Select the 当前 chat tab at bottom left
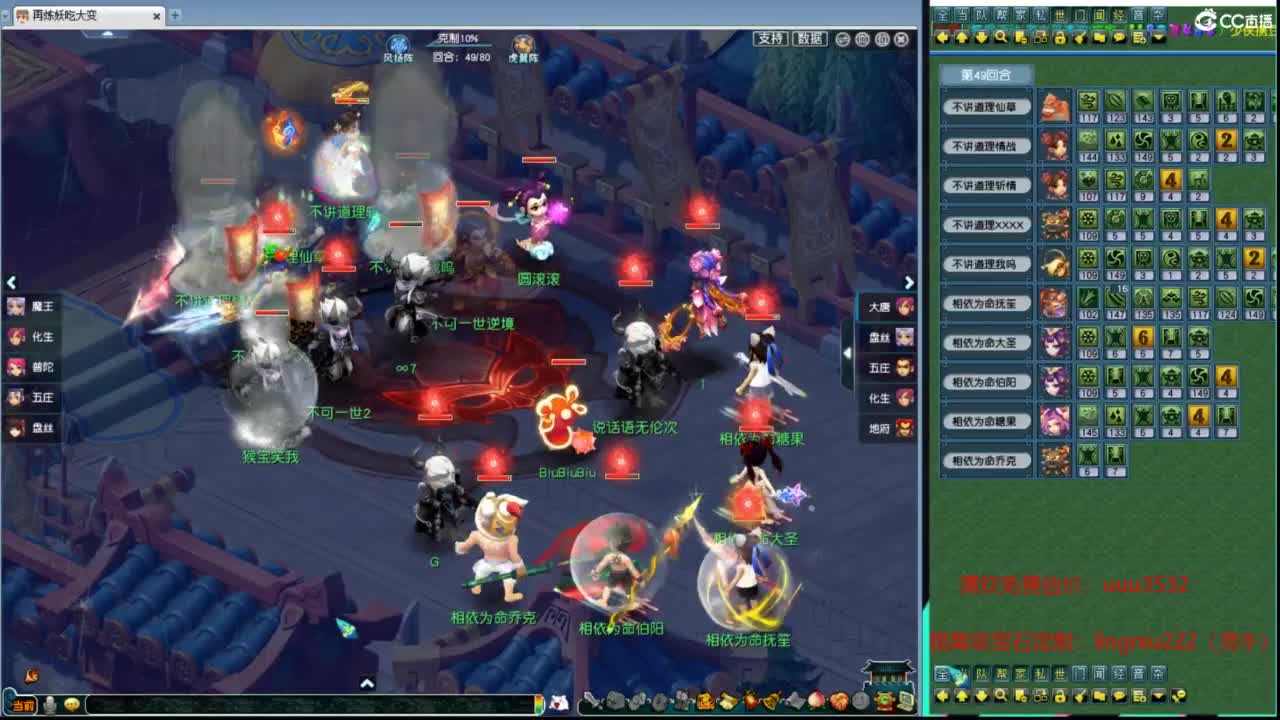 point(23,705)
